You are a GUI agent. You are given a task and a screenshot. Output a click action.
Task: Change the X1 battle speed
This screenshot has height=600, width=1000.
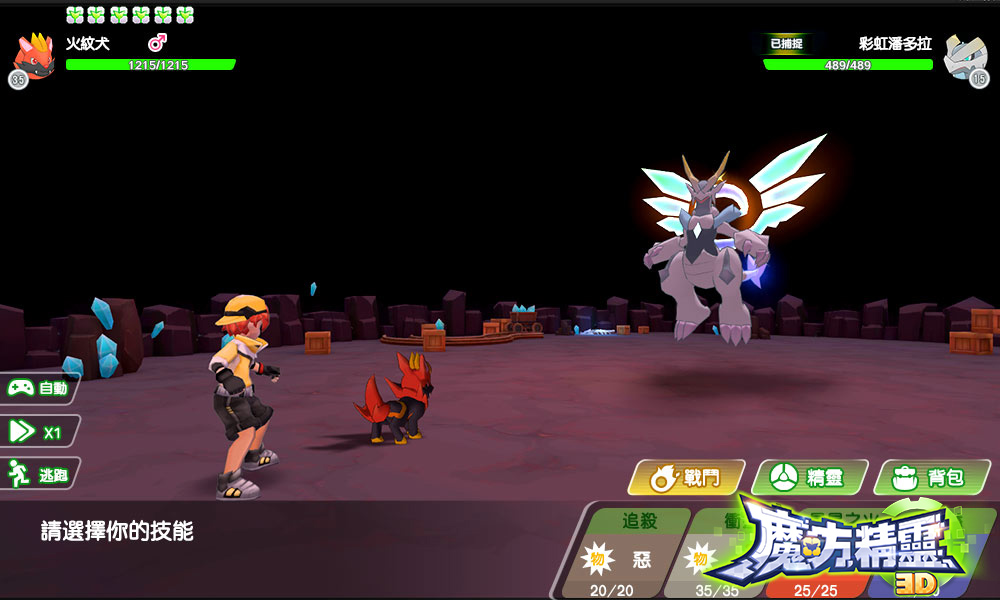tap(40, 431)
